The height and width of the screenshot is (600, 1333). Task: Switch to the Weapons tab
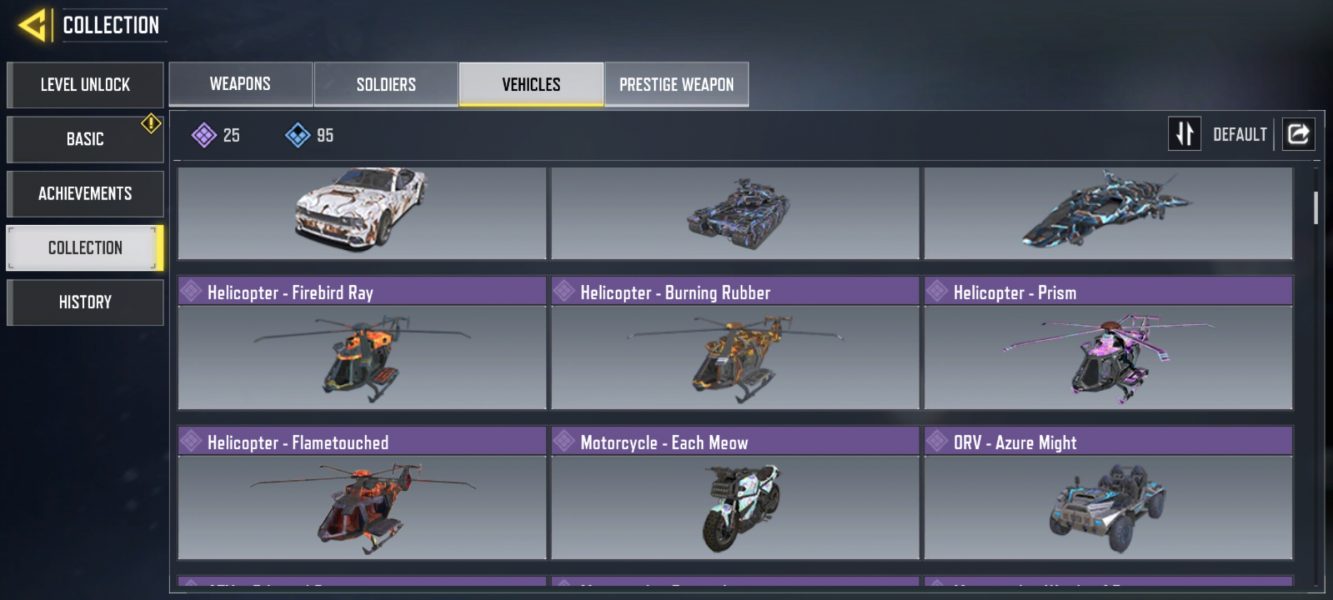(x=240, y=84)
